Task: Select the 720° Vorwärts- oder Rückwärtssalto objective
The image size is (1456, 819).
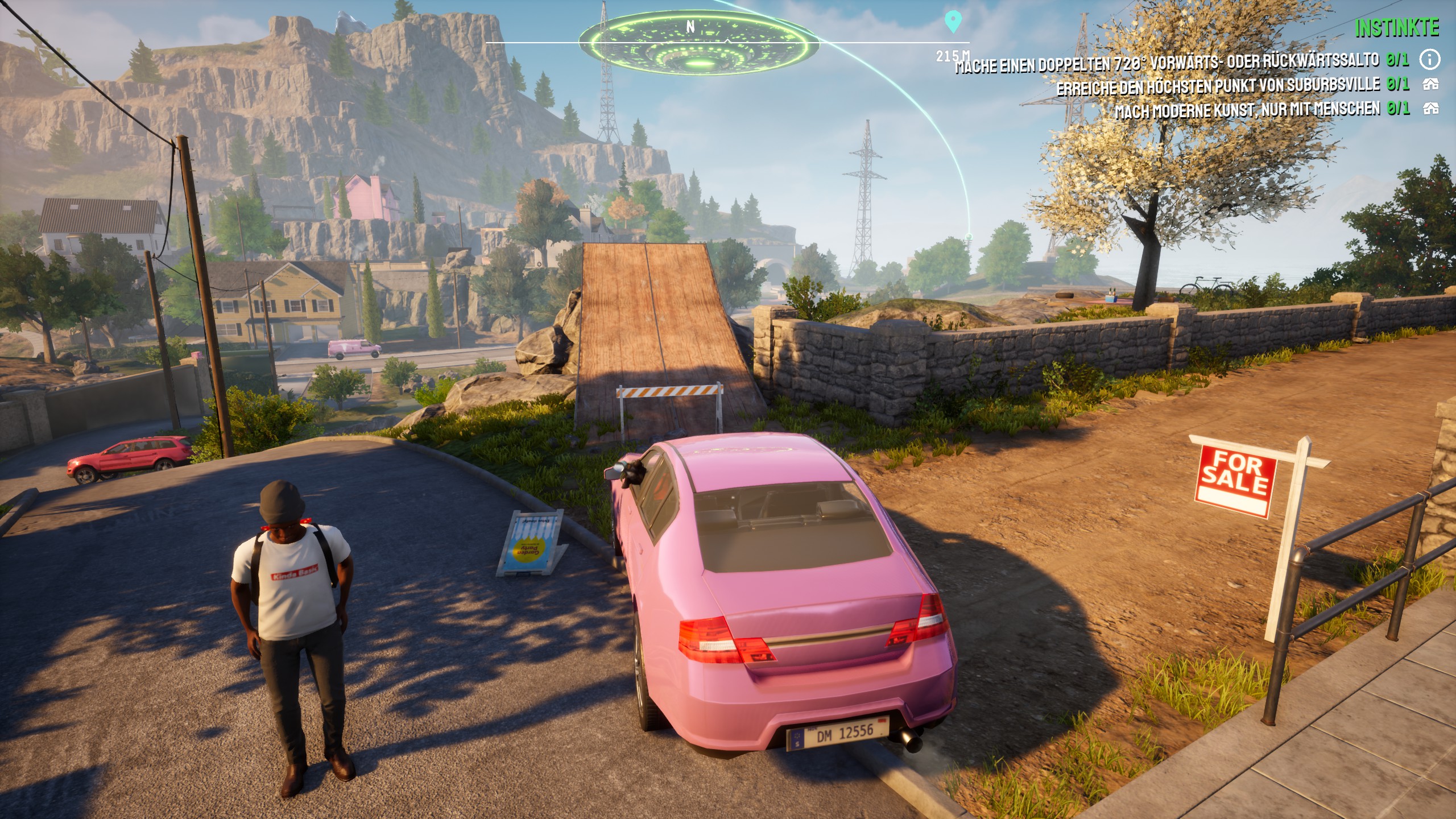Action: [x=1167, y=63]
